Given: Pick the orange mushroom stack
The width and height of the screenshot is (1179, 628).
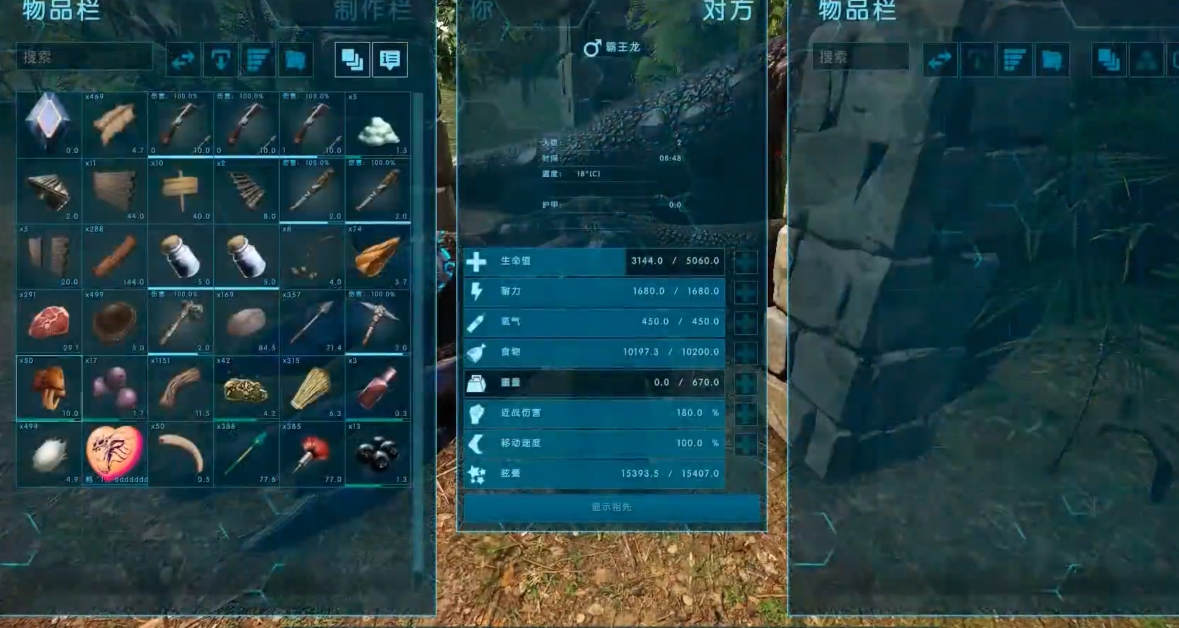Looking at the screenshot, I should [x=48, y=387].
